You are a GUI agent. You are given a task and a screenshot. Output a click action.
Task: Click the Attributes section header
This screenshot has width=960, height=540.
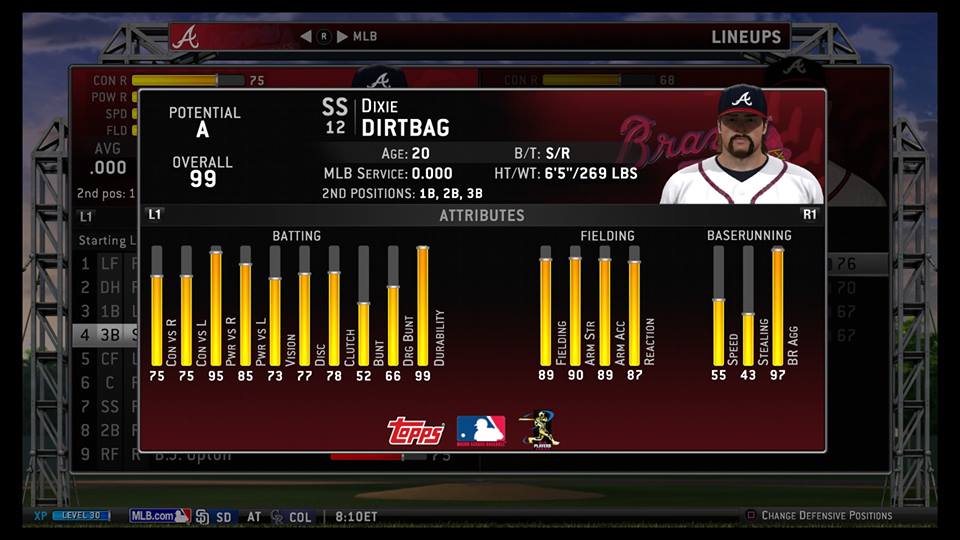point(481,215)
